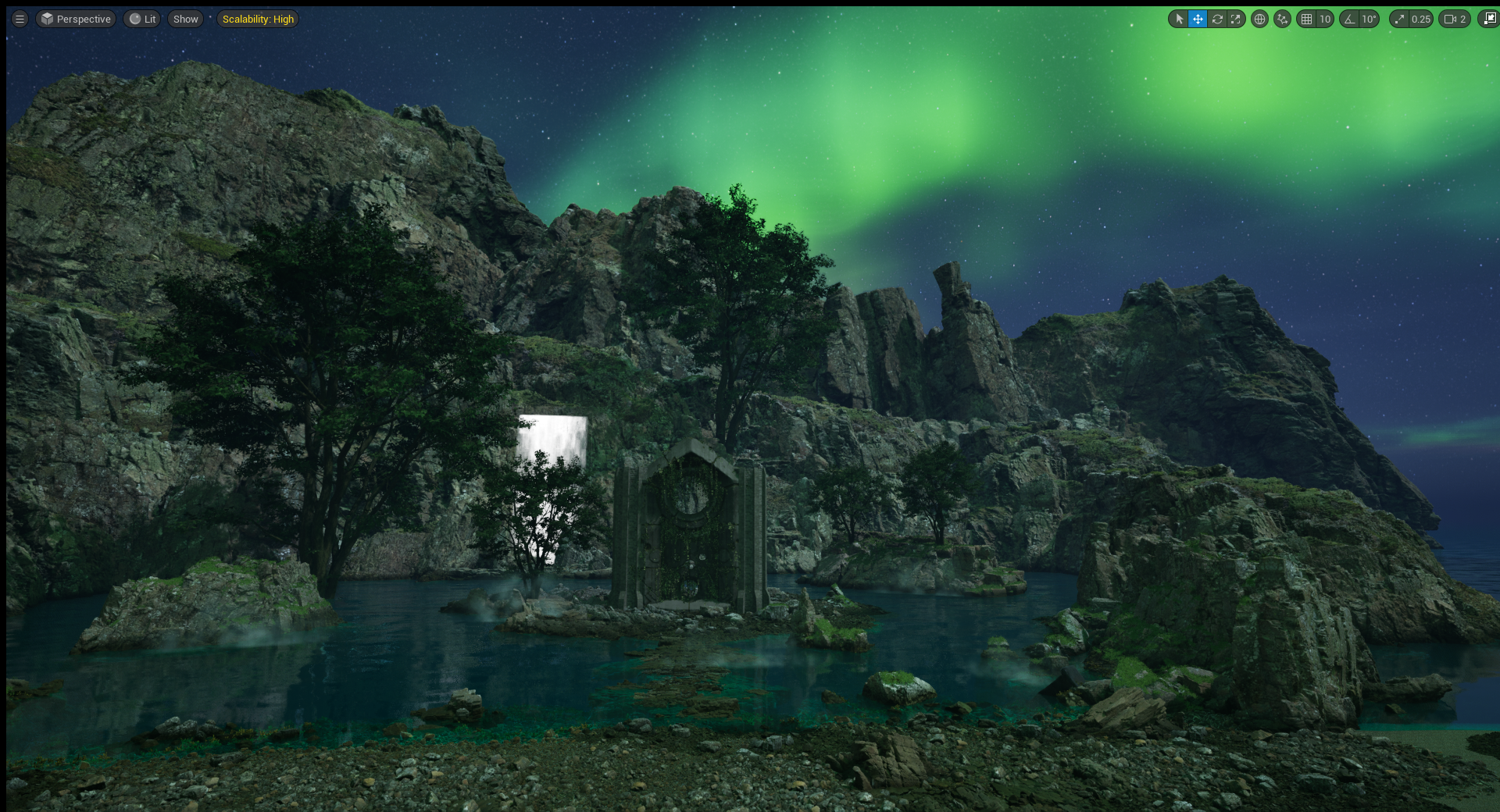
Task: Open the surface snapping options
Action: pyautogui.click(x=1282, y=19)
